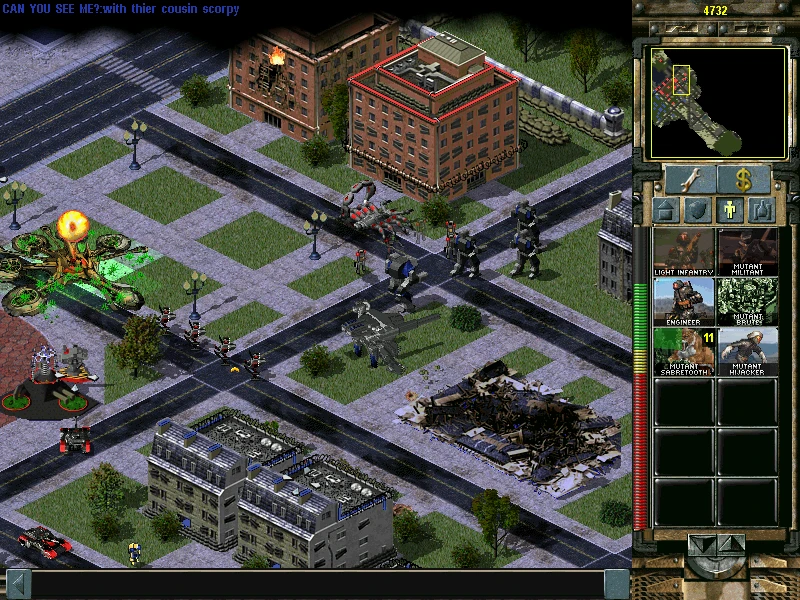Train a Light Infantry unit
Screen dimensions: 800x600
pyautogui.click(x=684, y=252)
